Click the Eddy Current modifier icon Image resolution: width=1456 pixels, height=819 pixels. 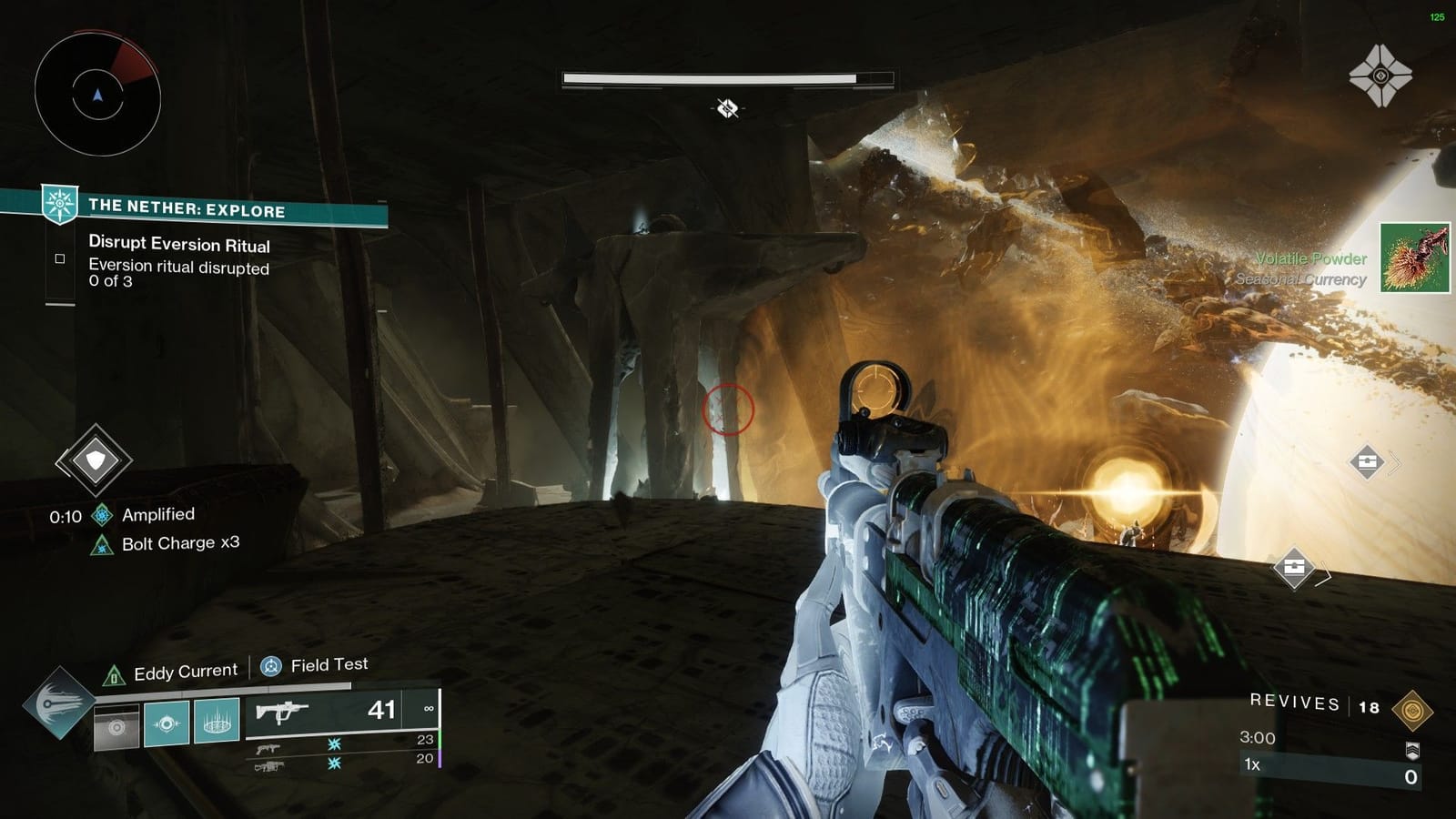113,671
